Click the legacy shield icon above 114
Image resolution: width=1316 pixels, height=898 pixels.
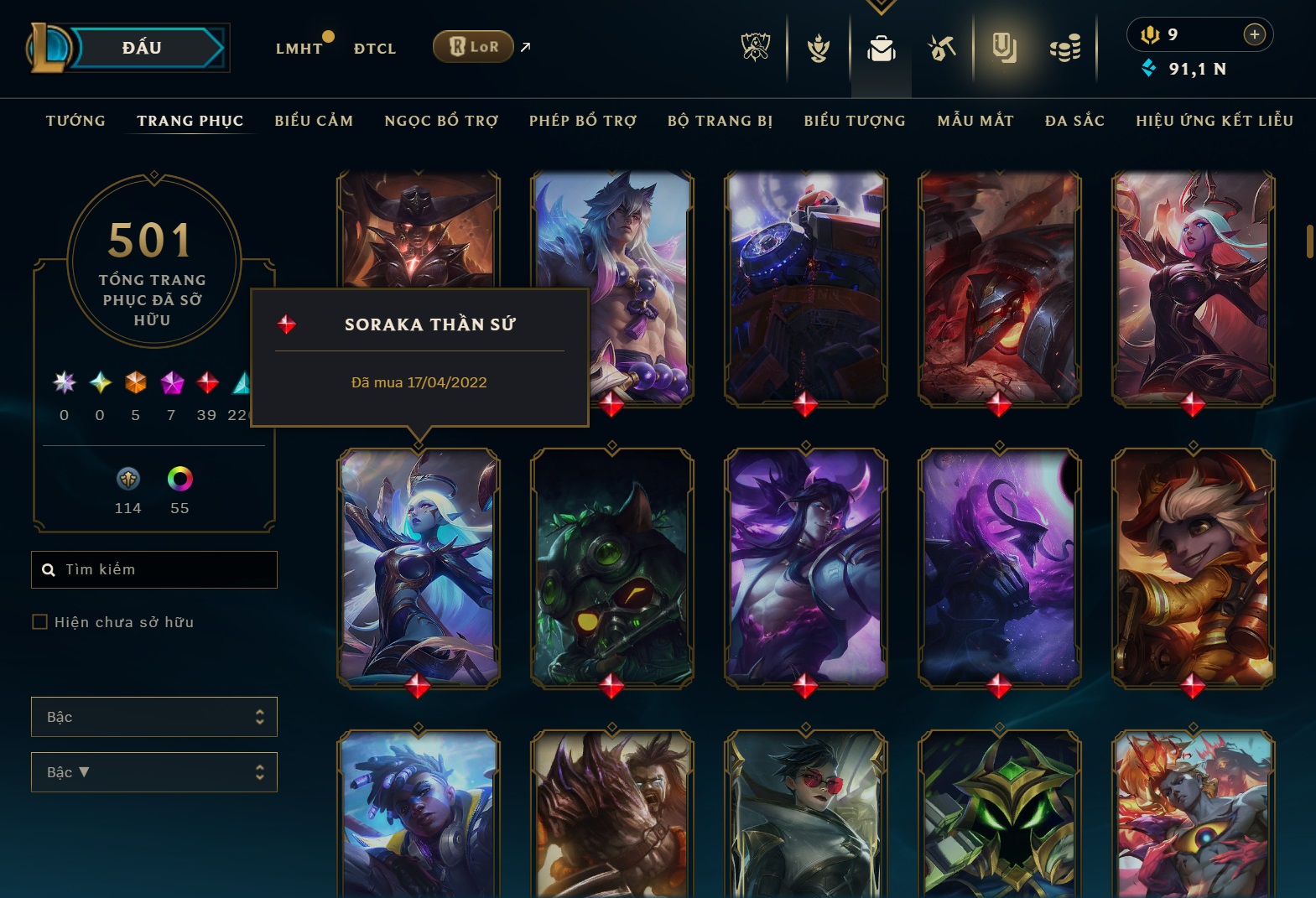pos(127,481)
